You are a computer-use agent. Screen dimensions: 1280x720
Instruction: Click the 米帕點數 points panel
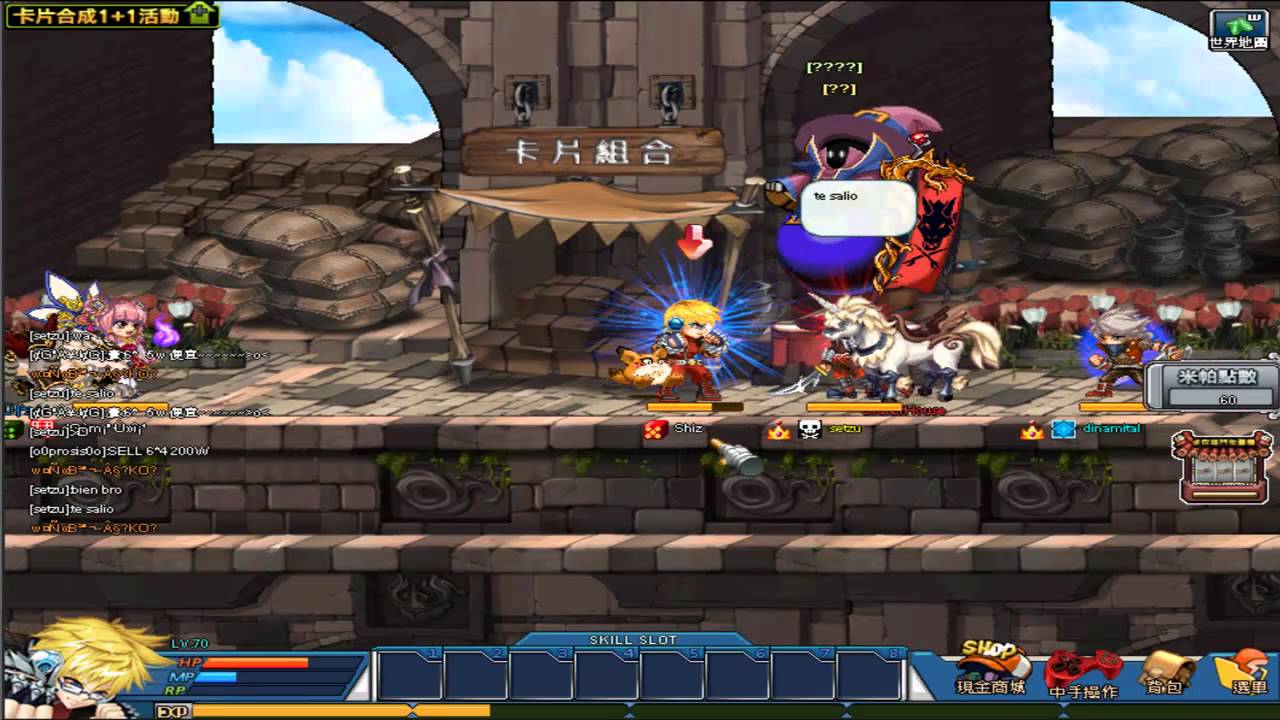click(x=1213, y=386)
